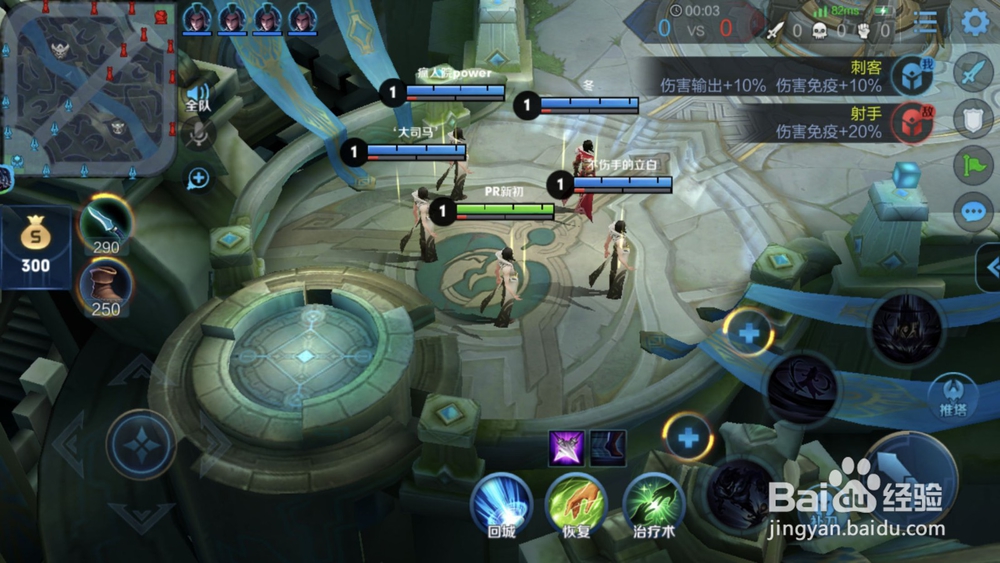The height and width of the screenshot is (563, 1000).
Task: Cast the 治疗术 heal spell
Action: pyautogui.click(x=653, y=503)
